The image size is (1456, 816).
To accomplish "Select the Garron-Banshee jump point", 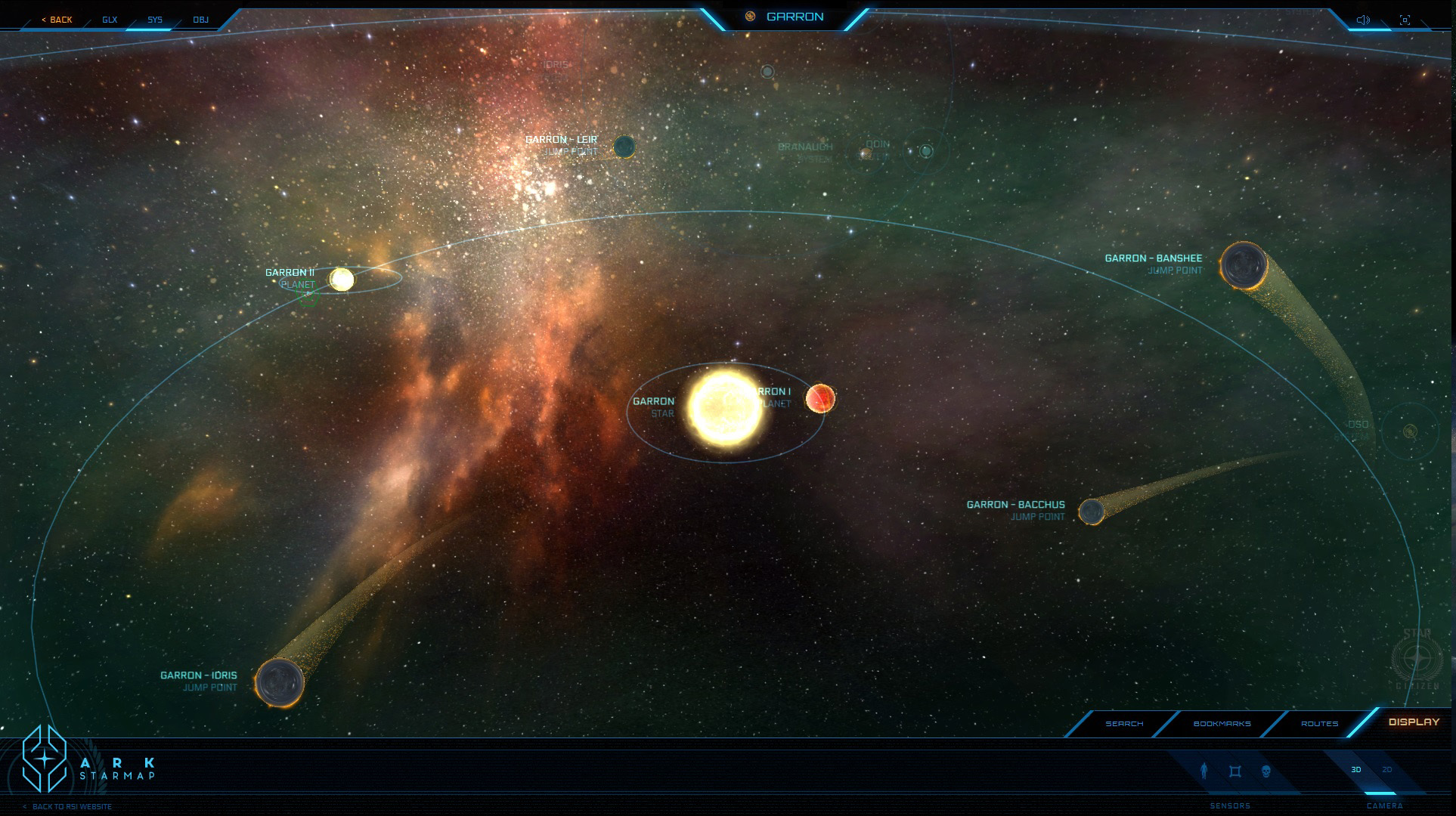I will pos(1243,266).
